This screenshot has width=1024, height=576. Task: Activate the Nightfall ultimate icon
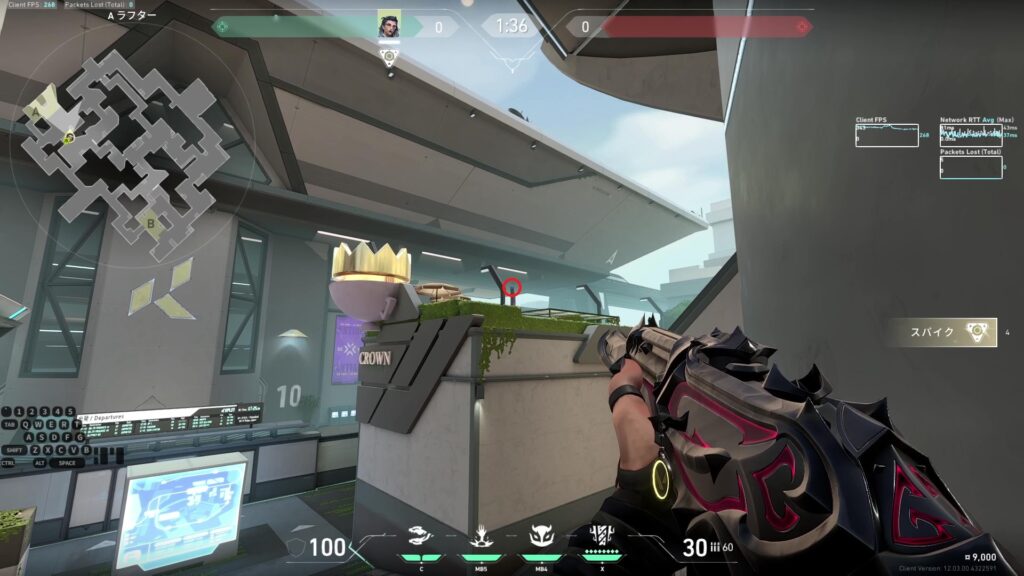(602, 537)
